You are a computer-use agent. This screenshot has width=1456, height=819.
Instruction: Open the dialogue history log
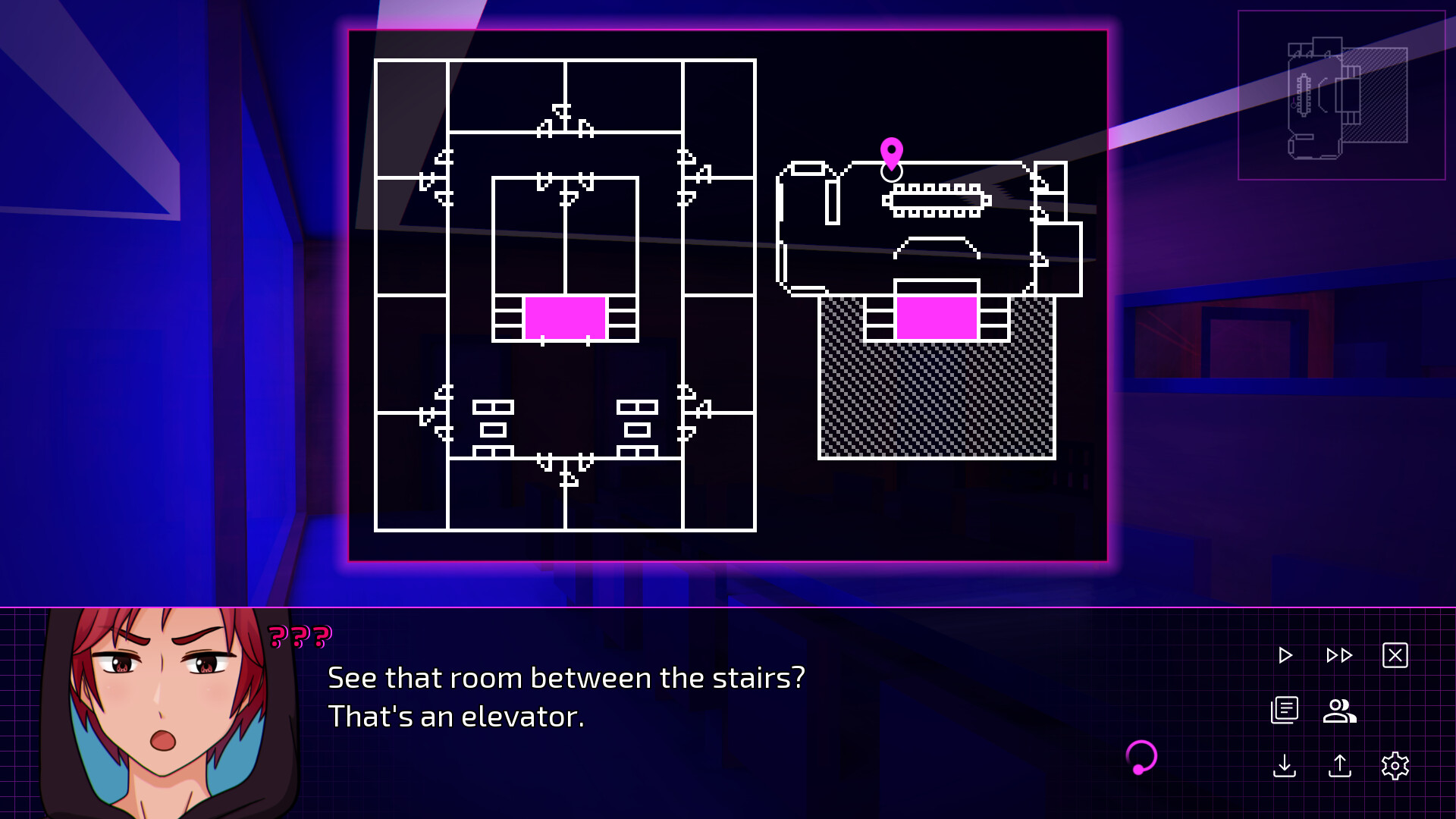point(1285,711)
